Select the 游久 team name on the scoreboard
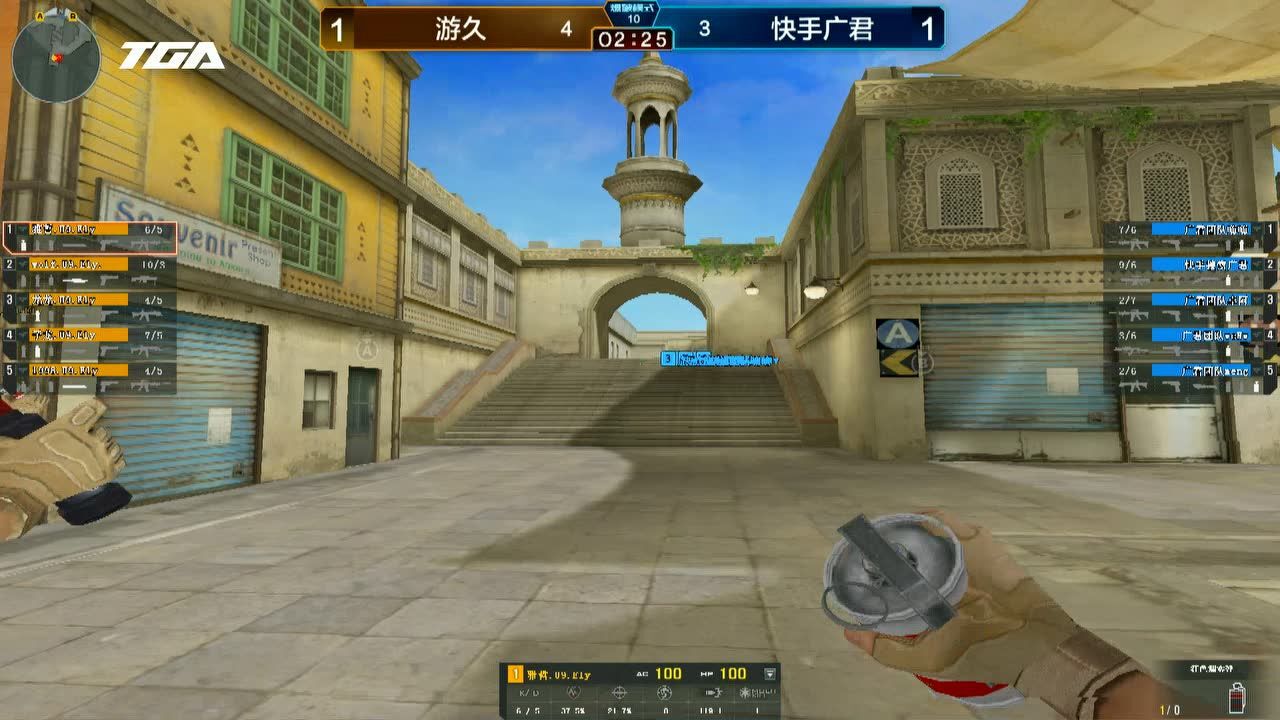 click(460, 28)
